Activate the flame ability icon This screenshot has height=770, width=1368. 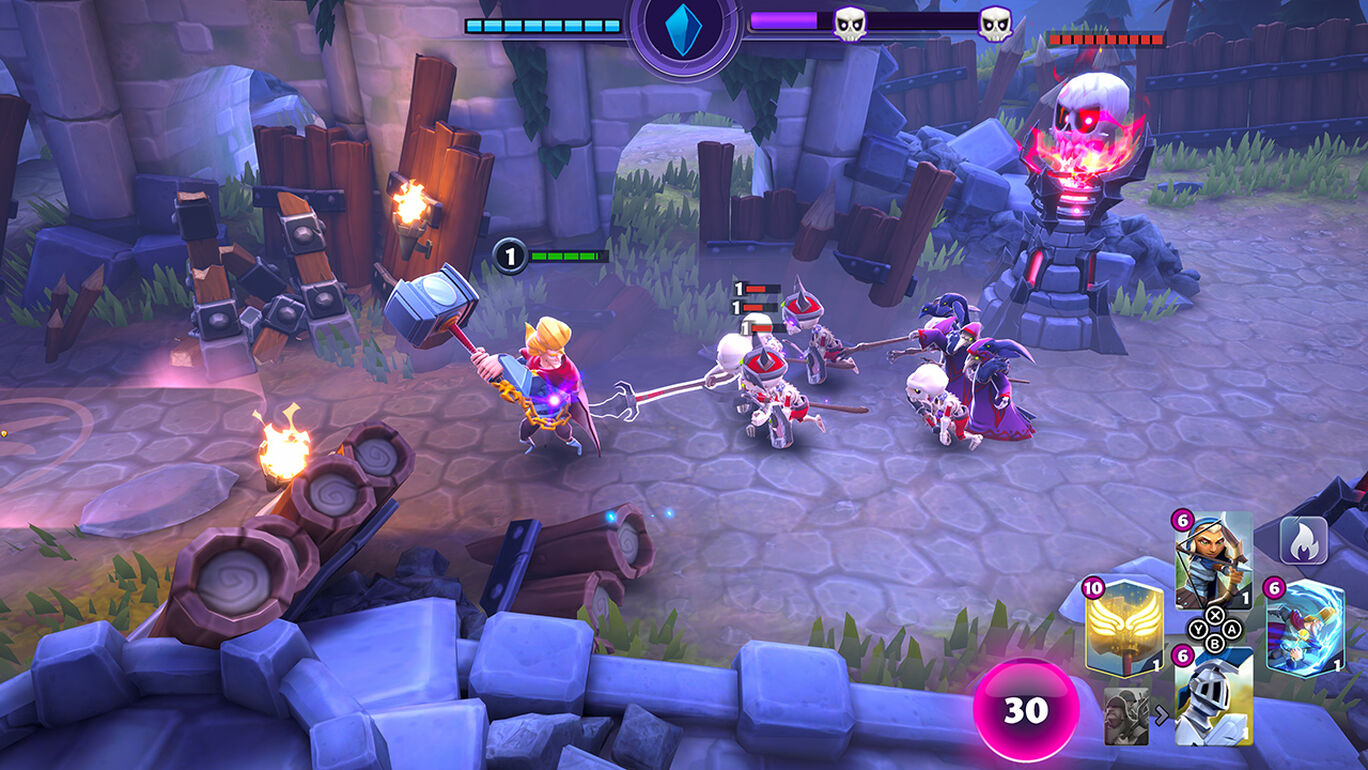pos(1304,541)
